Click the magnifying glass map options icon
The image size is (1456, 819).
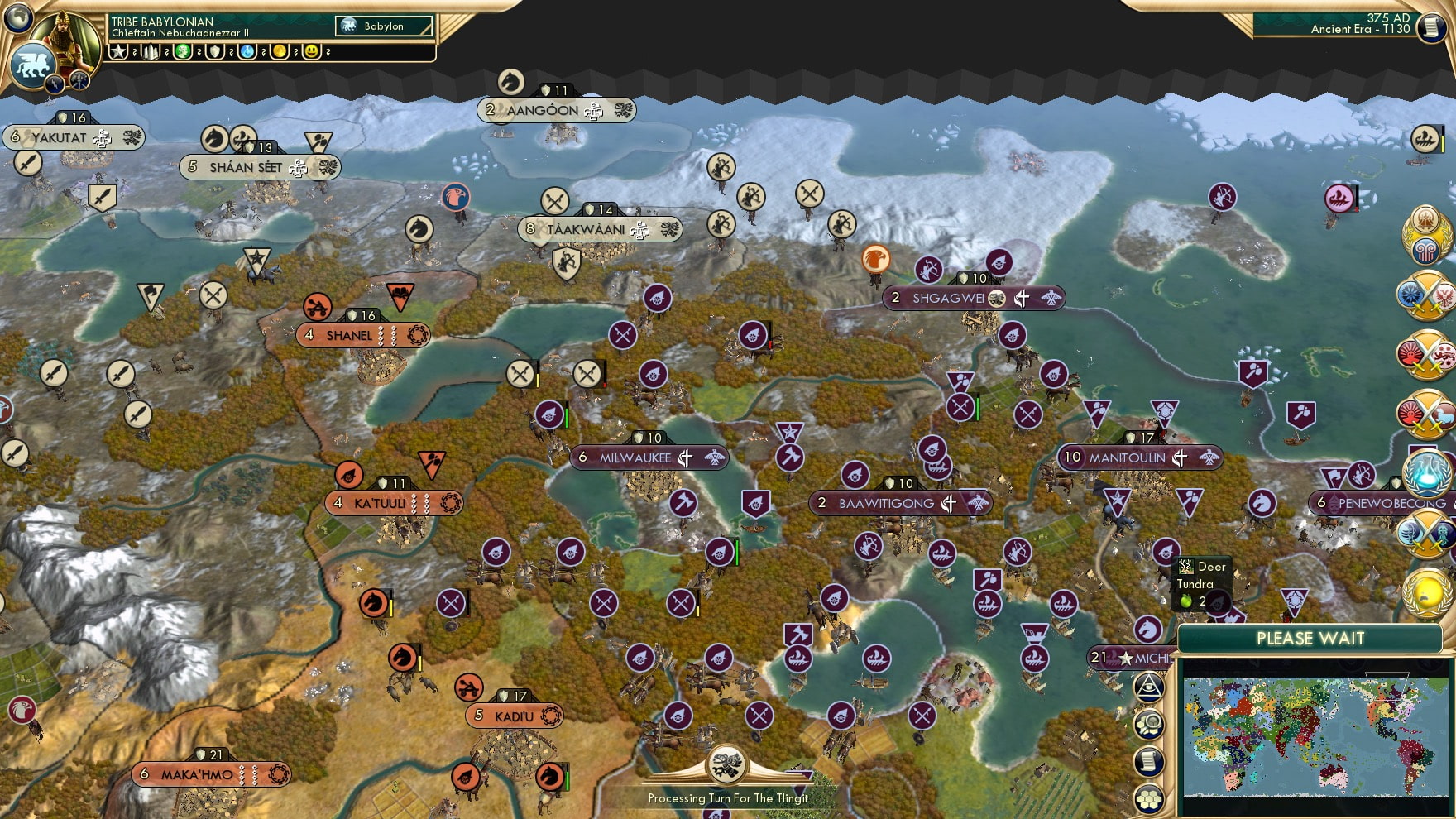1150,724
